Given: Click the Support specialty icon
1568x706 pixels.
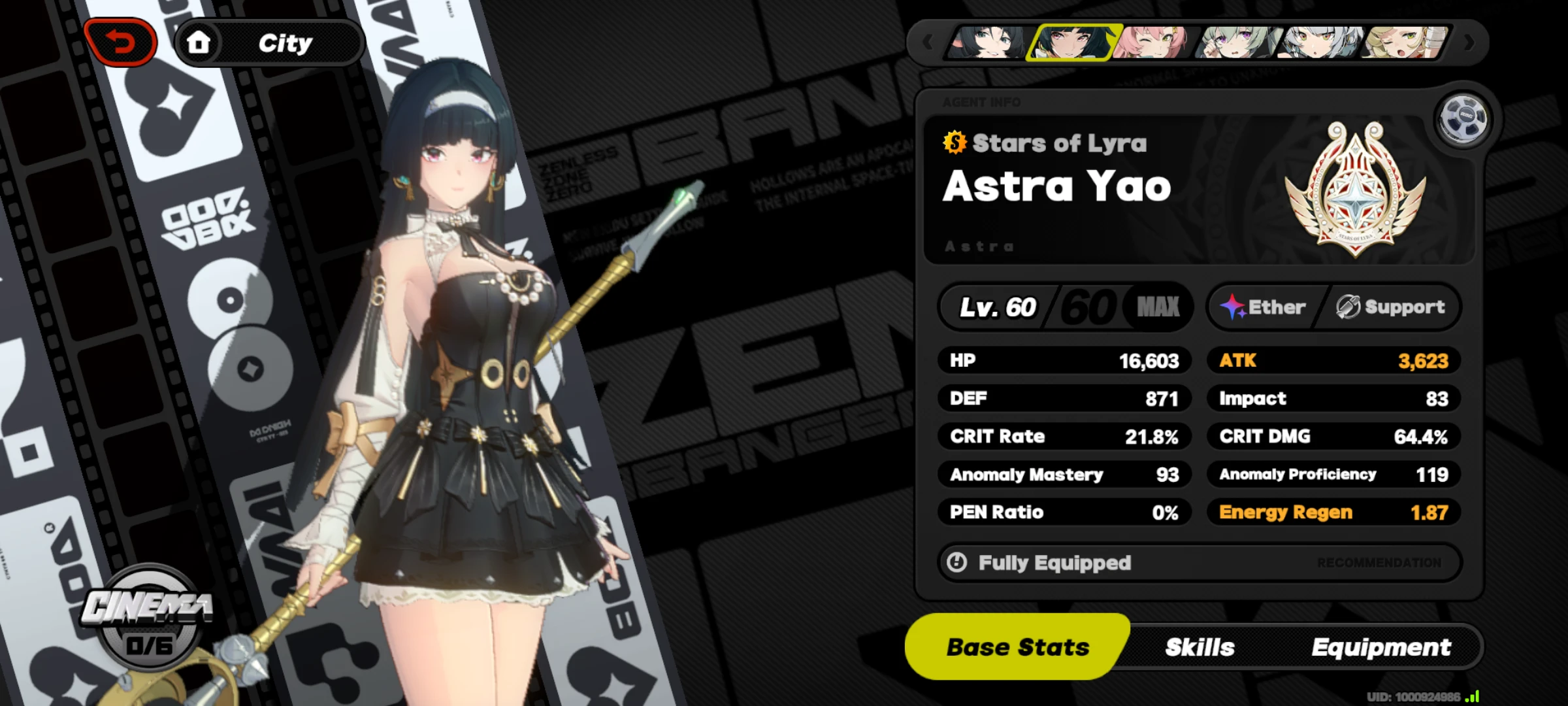Looking at the screenshot, I should click(1347, 307).
